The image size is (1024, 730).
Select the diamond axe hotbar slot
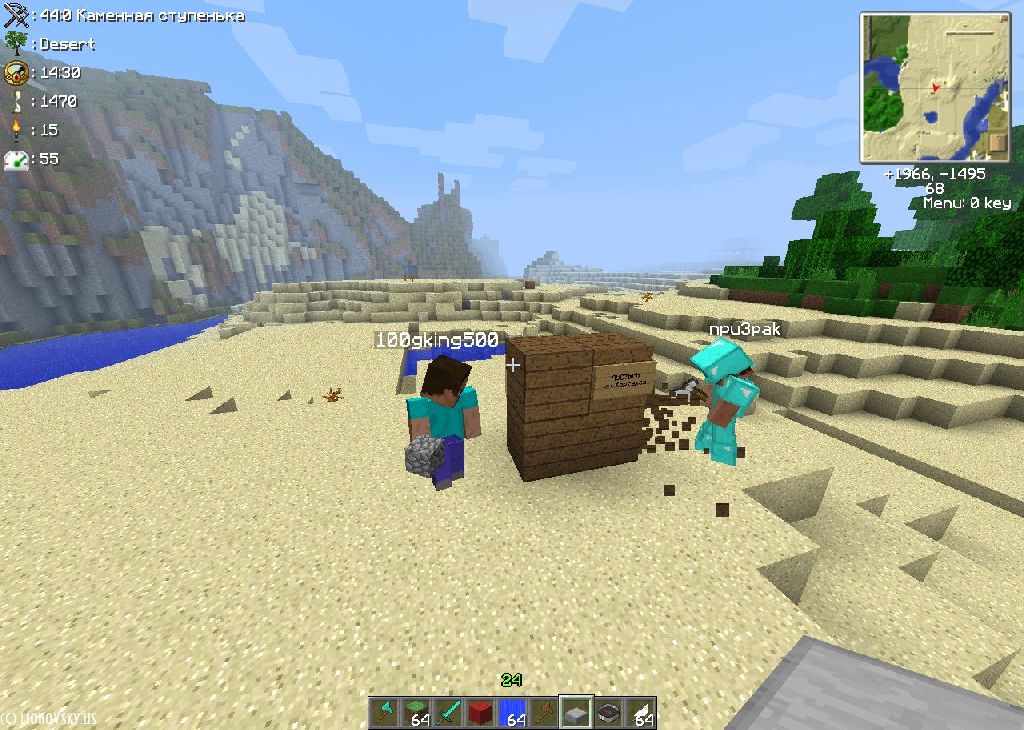[x=385, y=712]
